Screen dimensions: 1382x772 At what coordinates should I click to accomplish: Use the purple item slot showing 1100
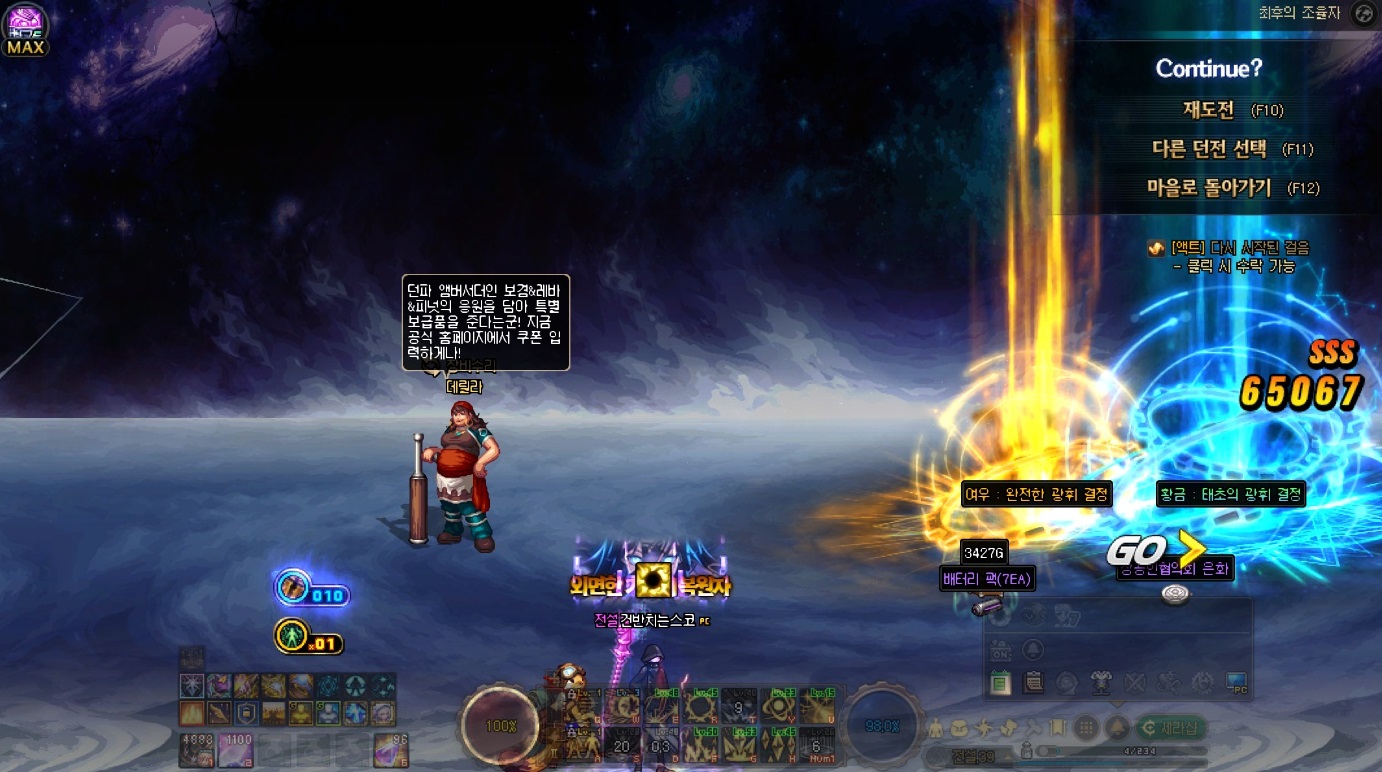[234, 748]
